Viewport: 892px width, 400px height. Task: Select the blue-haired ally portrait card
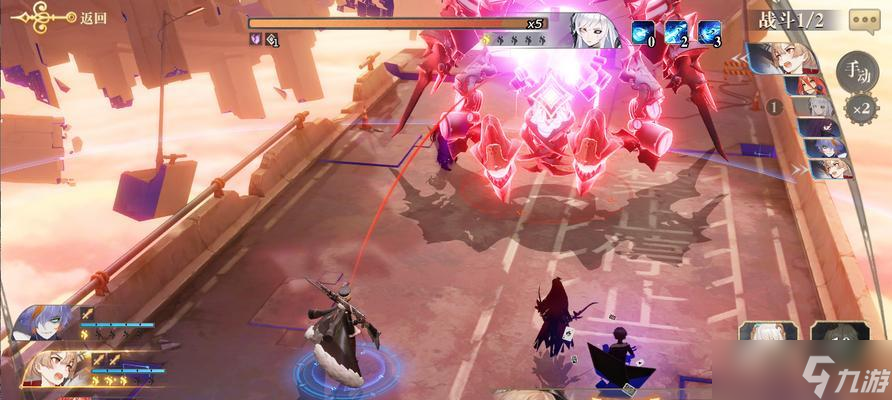pos(44,324)
